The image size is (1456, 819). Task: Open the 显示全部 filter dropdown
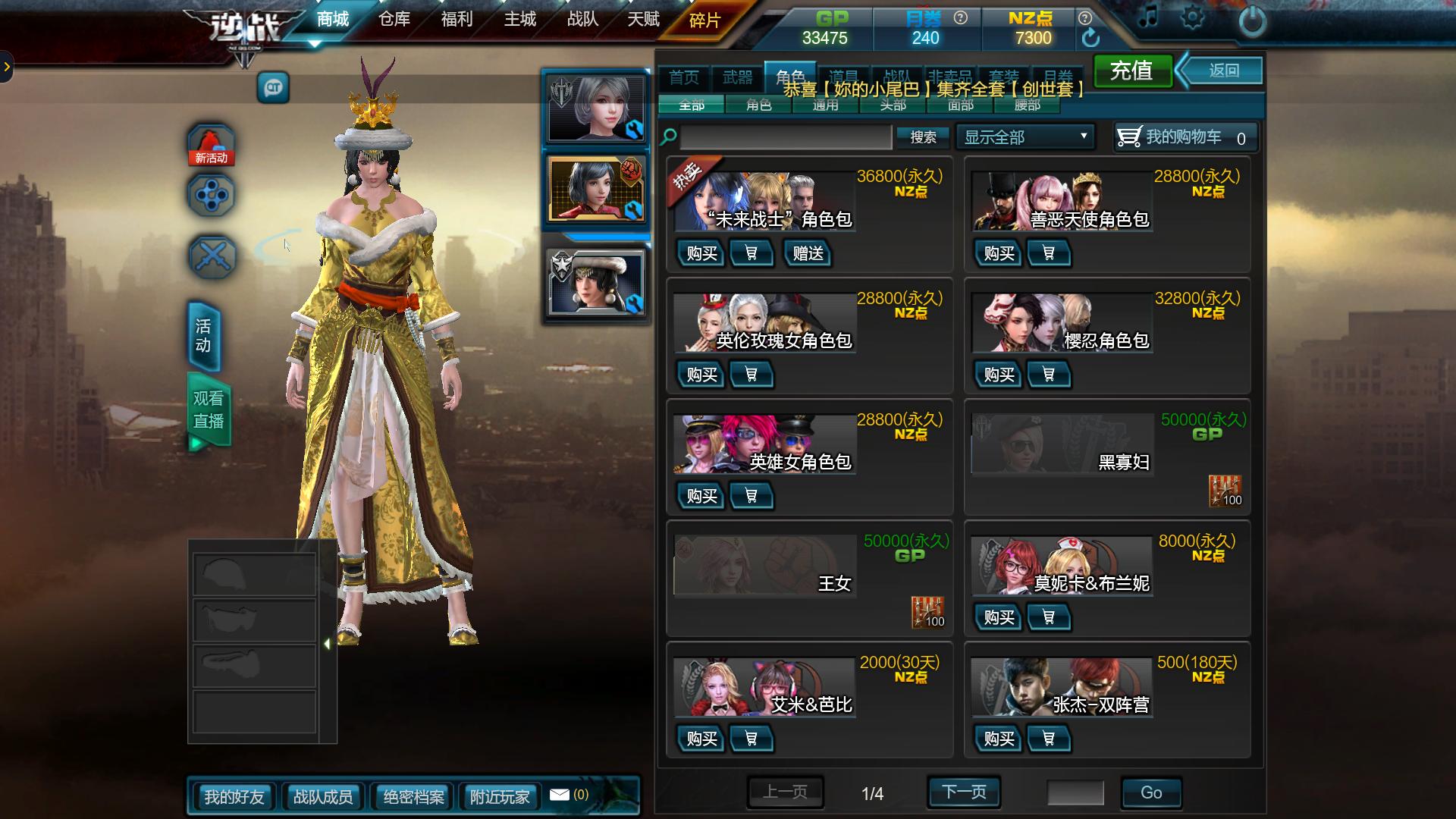(1025, 137)
